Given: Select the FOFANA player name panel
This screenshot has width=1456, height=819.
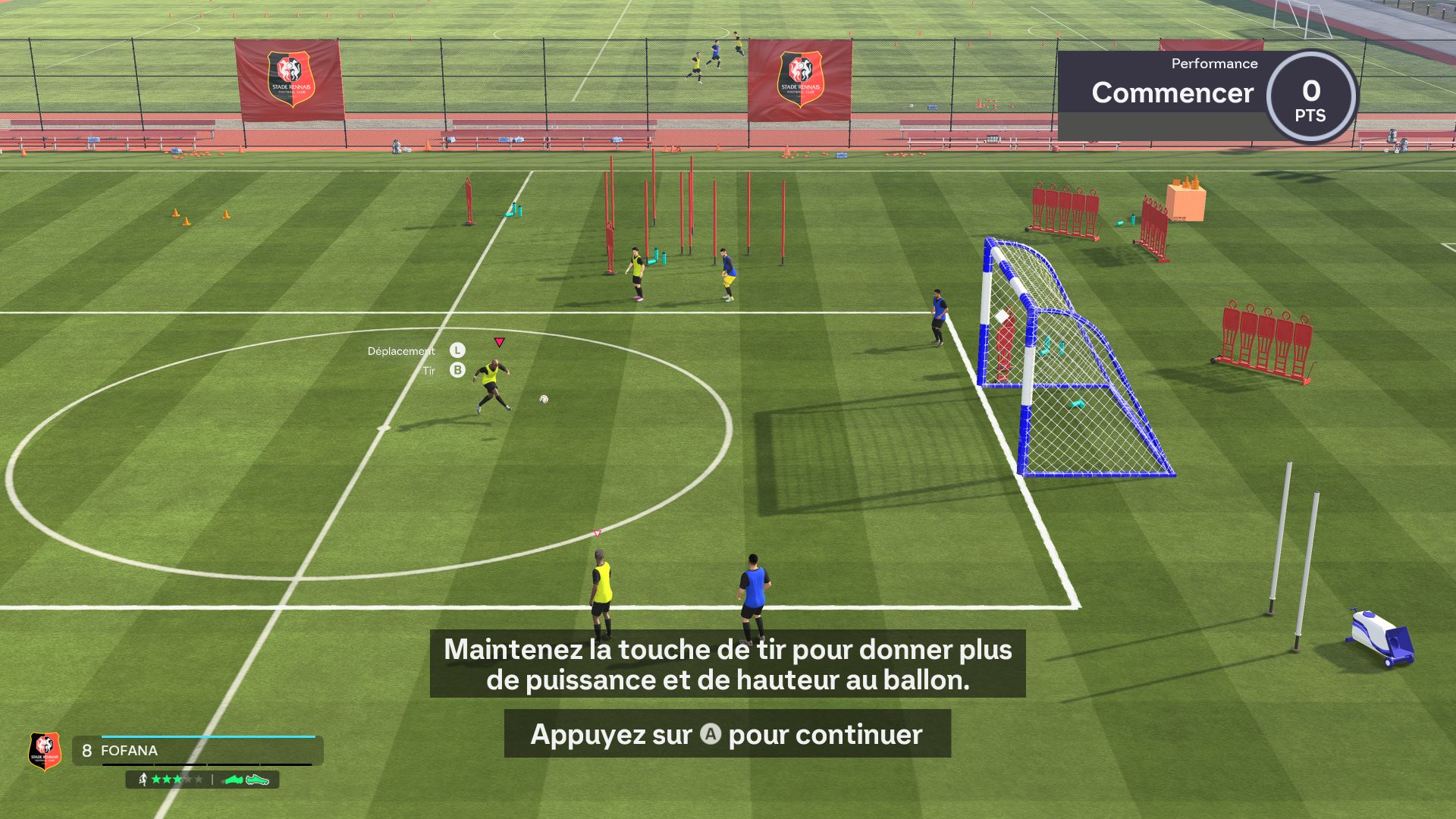Looking at the screenshot, I should (199, 750).
